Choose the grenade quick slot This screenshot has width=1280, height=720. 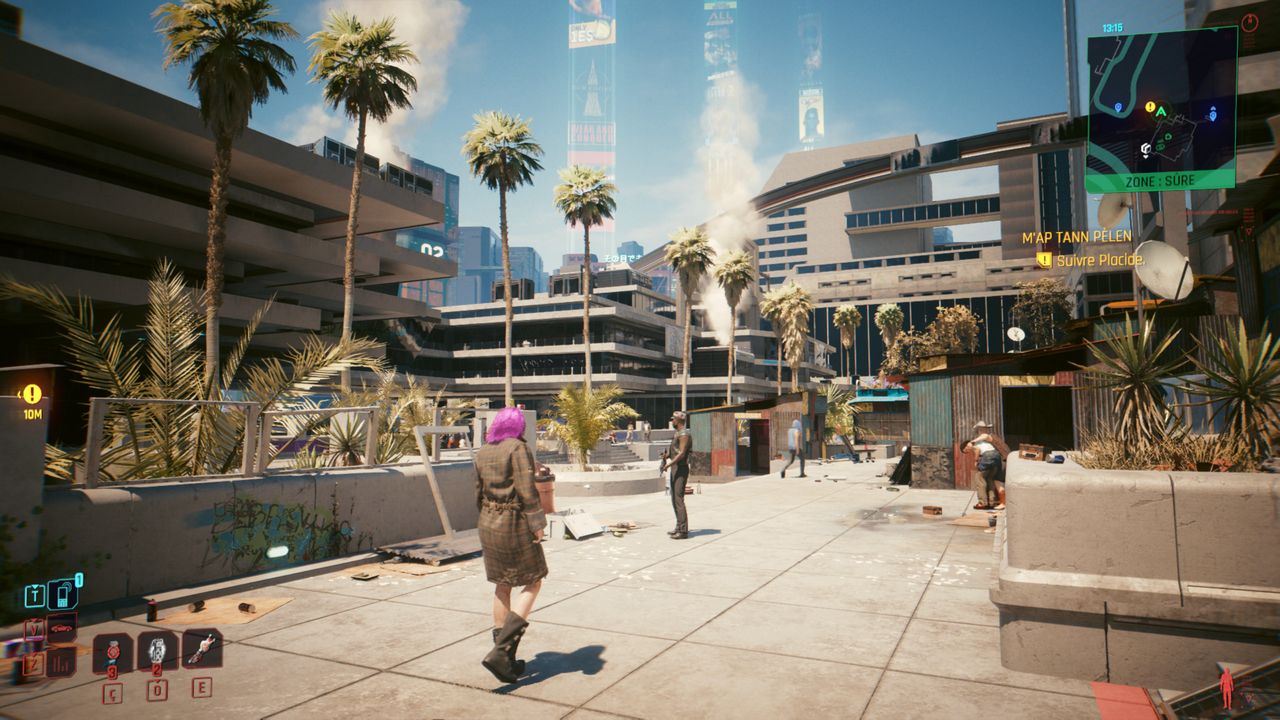[x=157, y=651]
